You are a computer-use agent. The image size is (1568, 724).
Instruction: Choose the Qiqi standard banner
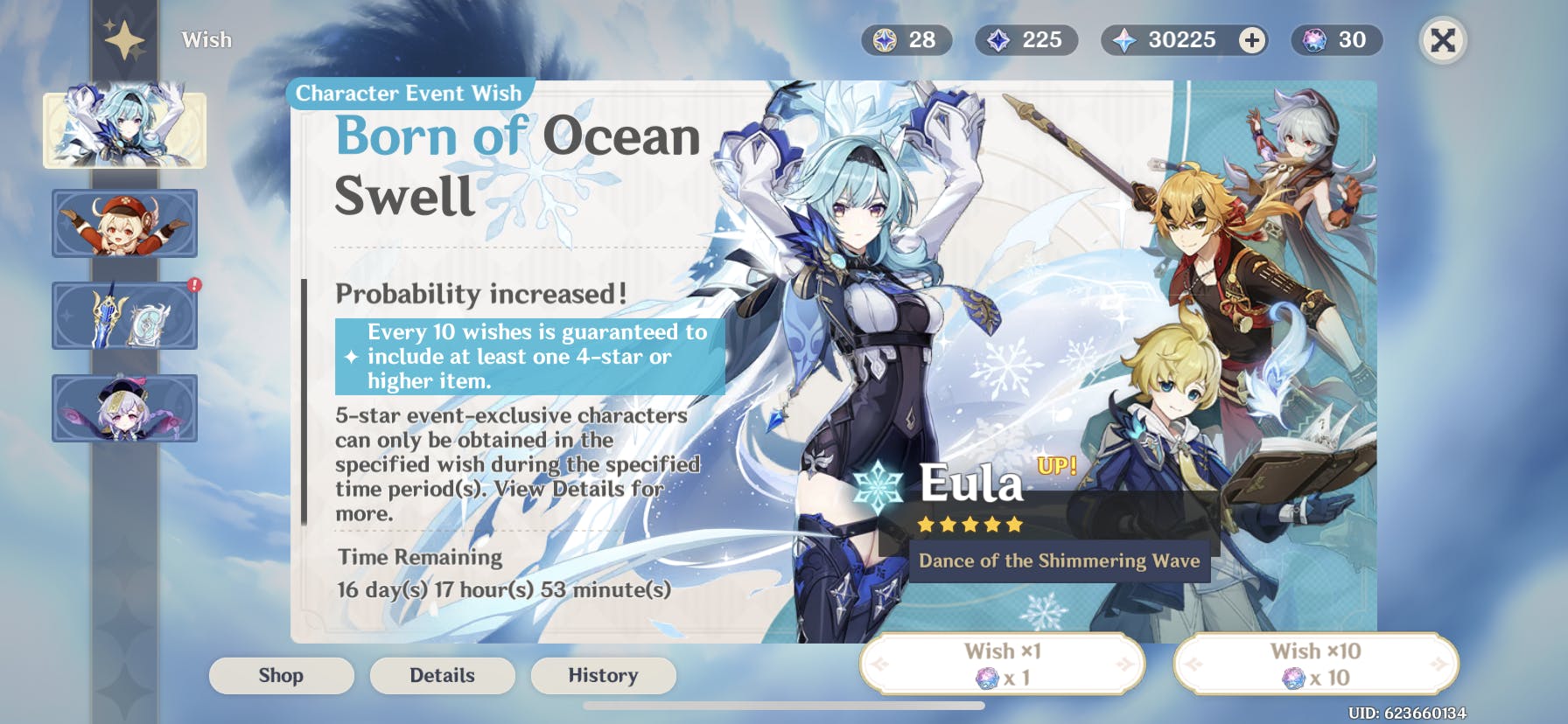click(124, 408)
